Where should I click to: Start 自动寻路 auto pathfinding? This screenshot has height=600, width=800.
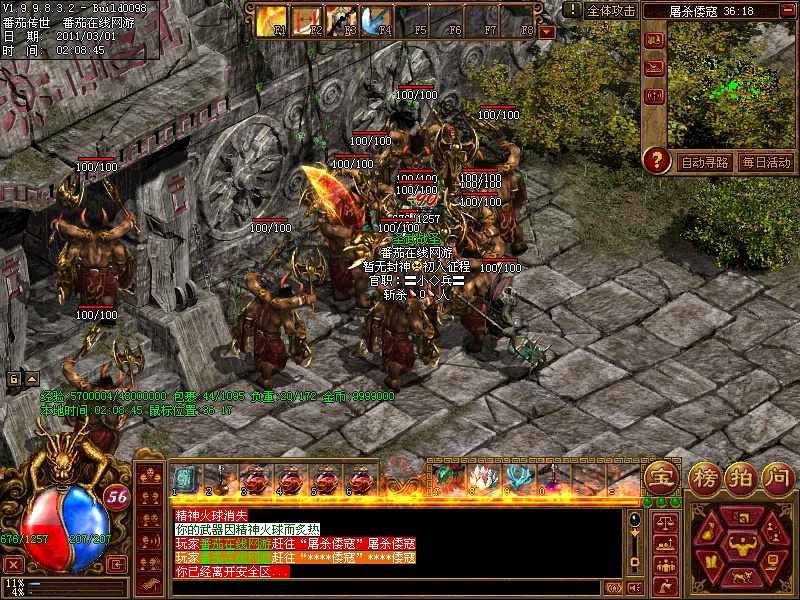[x=705, y=162]
